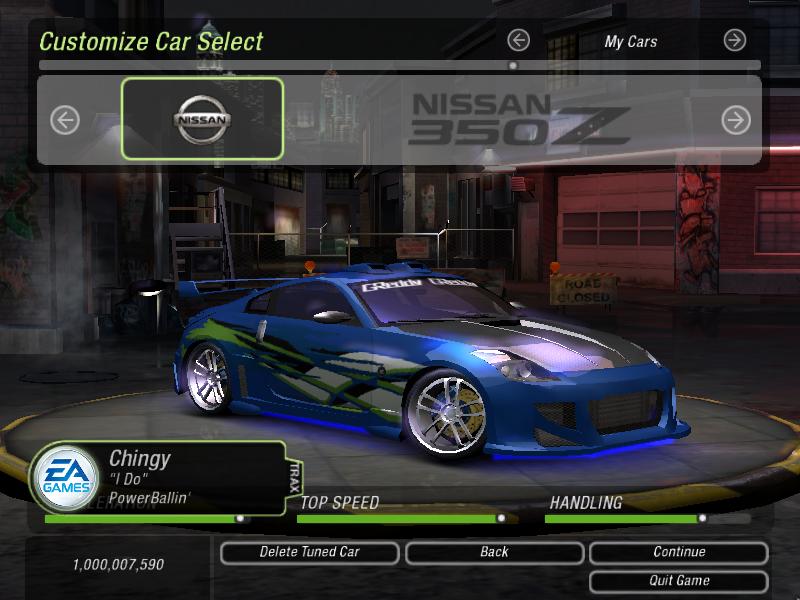Select the Nissan logo car tile

[x=202, y=119]
